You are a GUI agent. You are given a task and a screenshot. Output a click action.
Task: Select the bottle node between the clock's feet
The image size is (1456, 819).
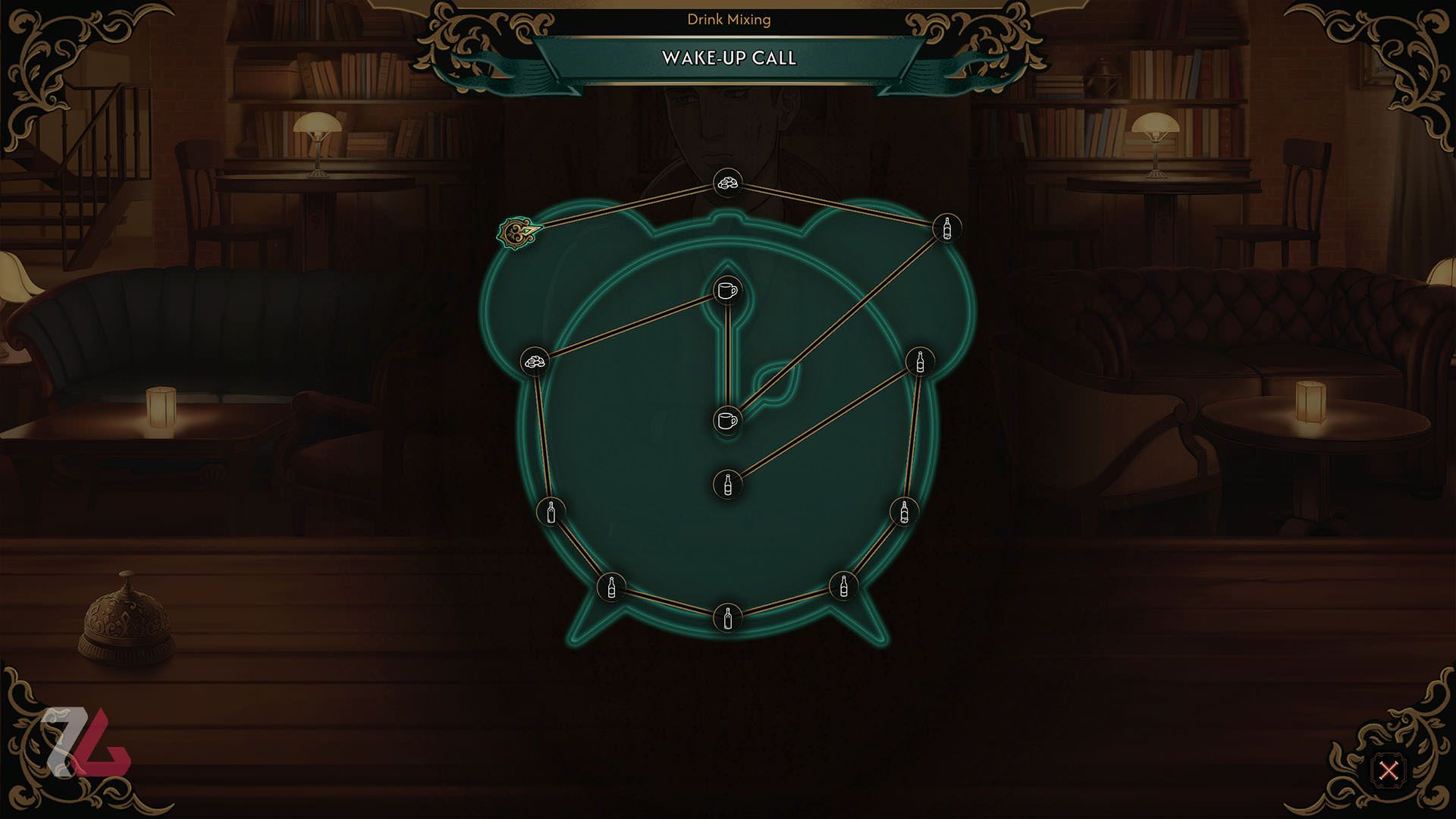point(728,617)
